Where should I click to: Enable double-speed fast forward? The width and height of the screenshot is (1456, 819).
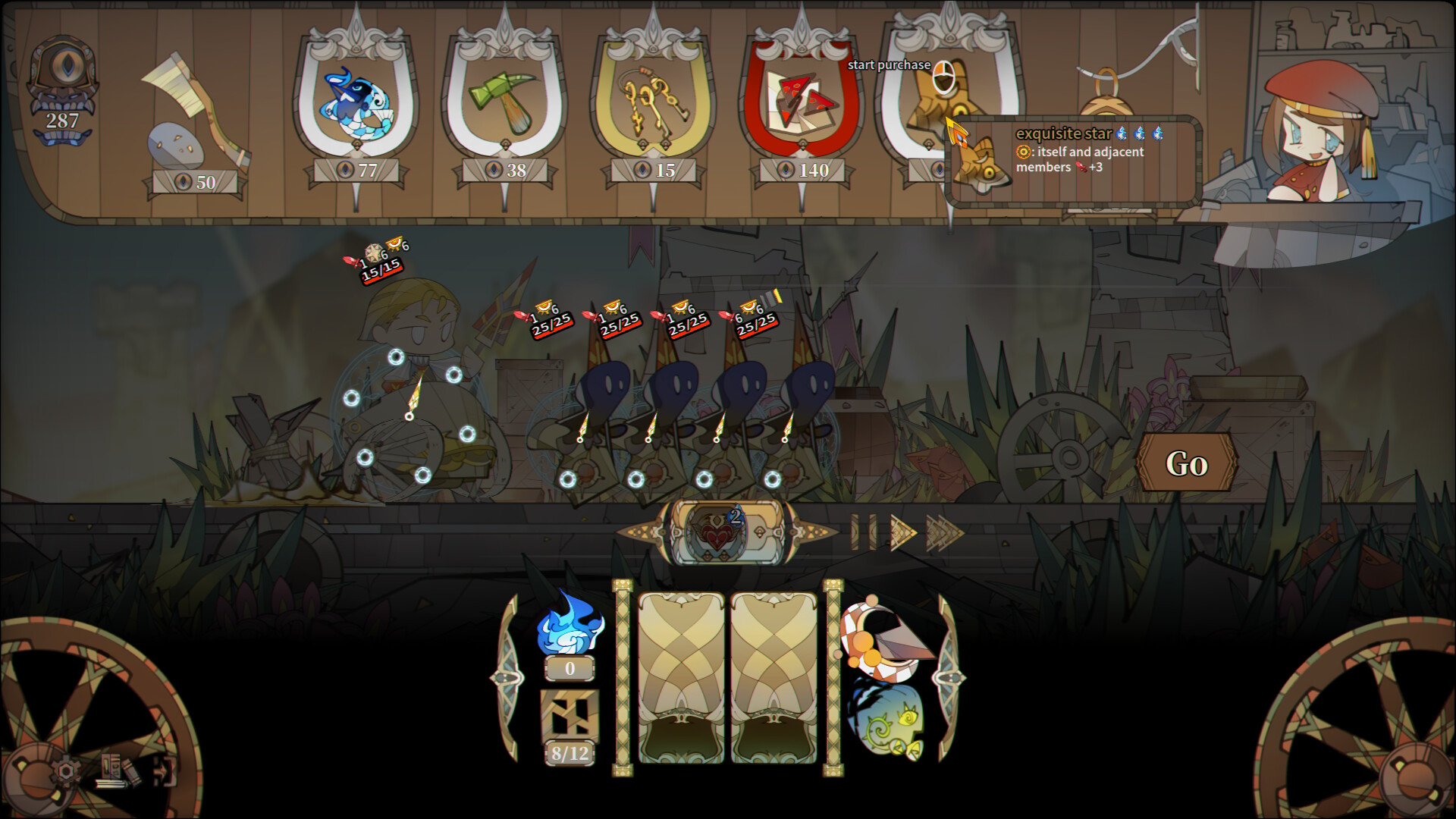click(944, 531)
